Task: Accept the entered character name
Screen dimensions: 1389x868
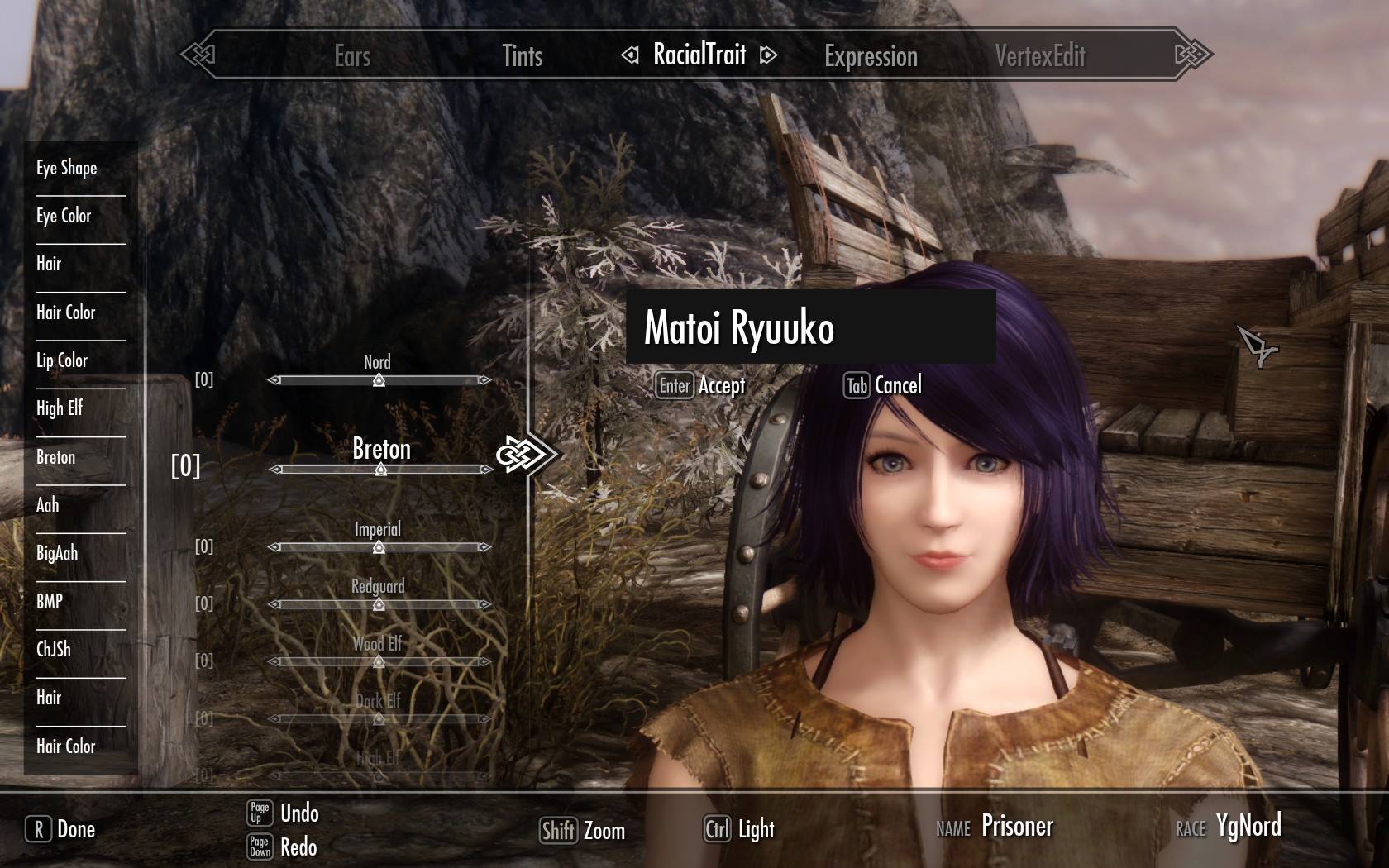Action: coord(701,385)
